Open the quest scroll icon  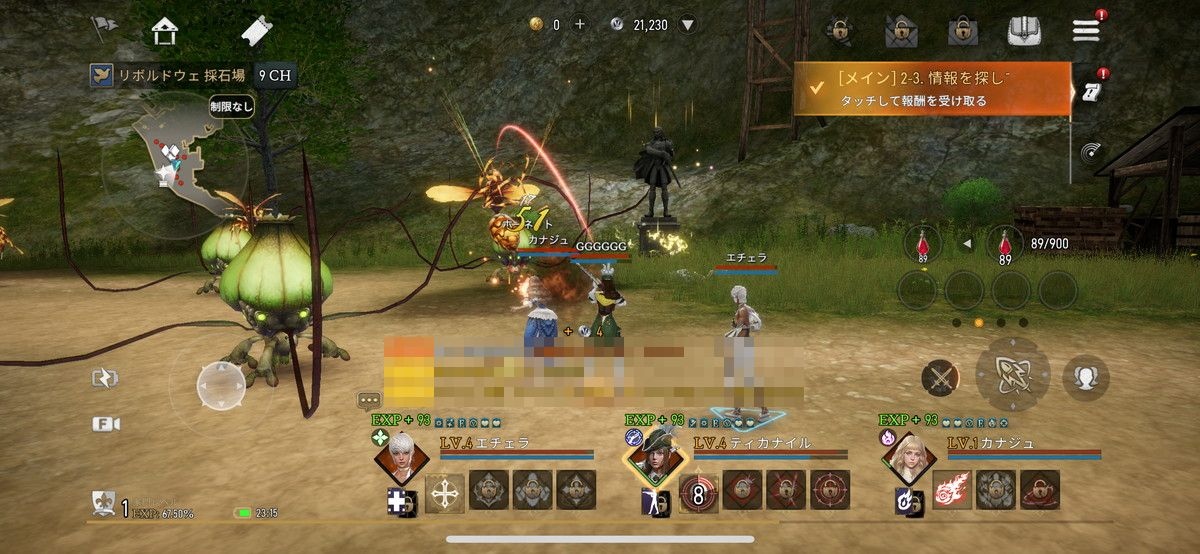click(1090, 91)
